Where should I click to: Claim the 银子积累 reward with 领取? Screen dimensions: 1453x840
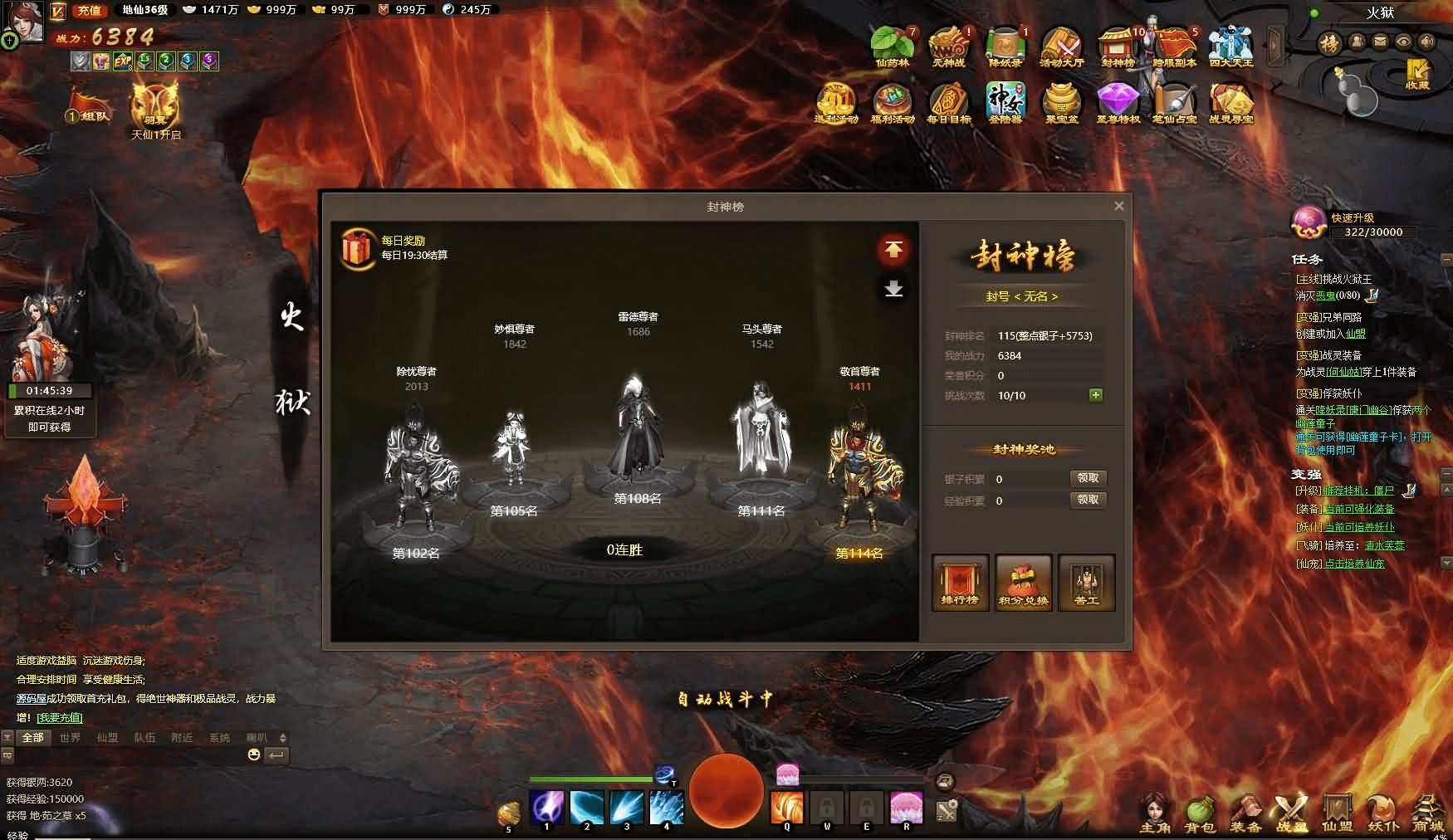pos(1087,478)
